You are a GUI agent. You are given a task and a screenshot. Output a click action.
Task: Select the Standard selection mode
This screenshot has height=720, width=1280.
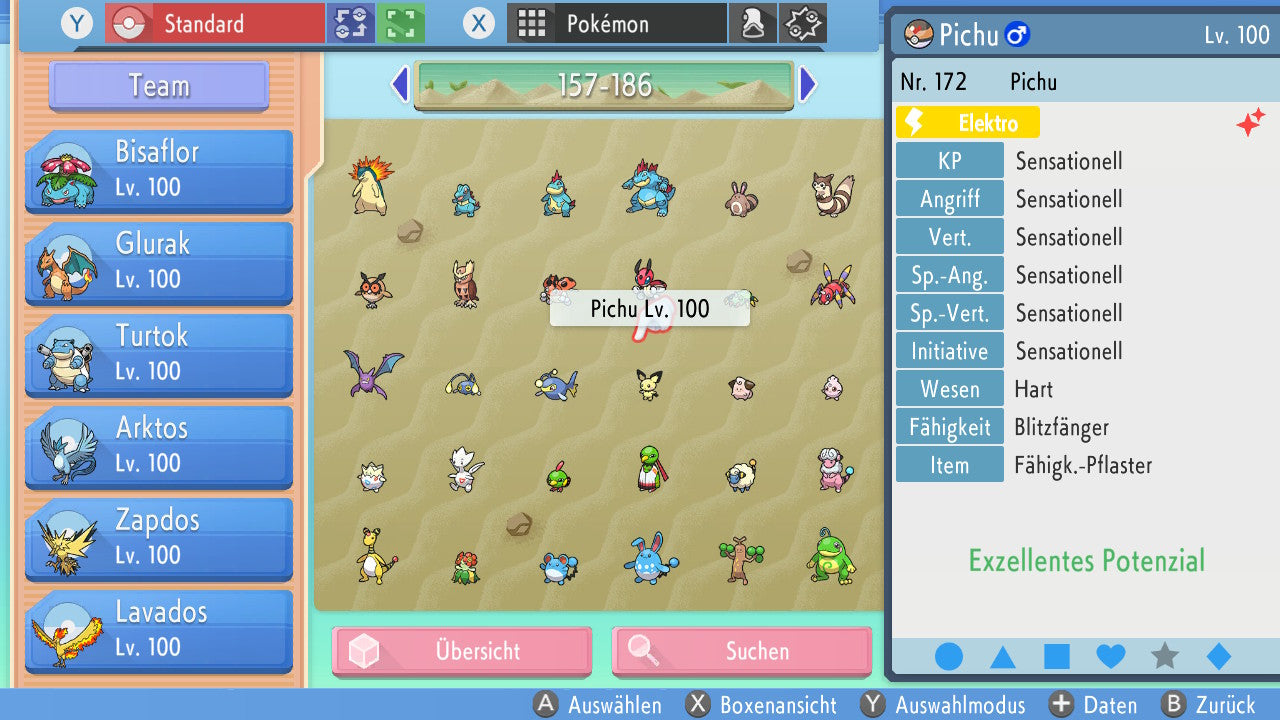(x=215, y=23)
